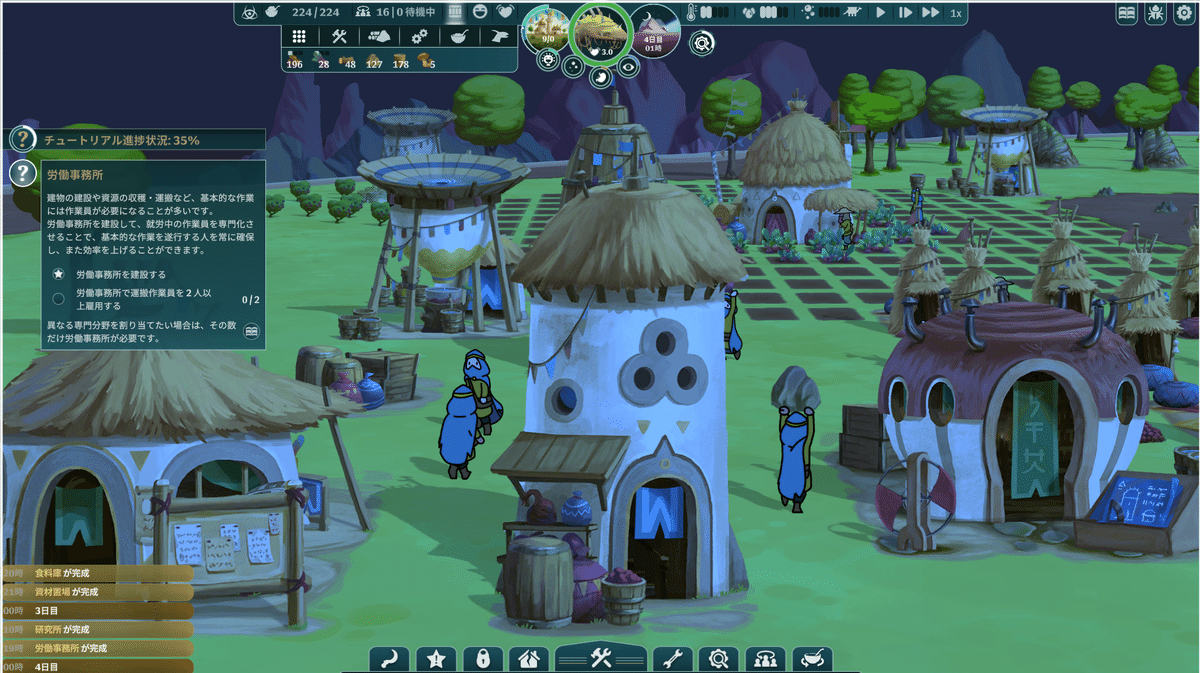Click the 労働事務所が完成 notification entry
The image size is (1200, 673).
coord(70,648)
